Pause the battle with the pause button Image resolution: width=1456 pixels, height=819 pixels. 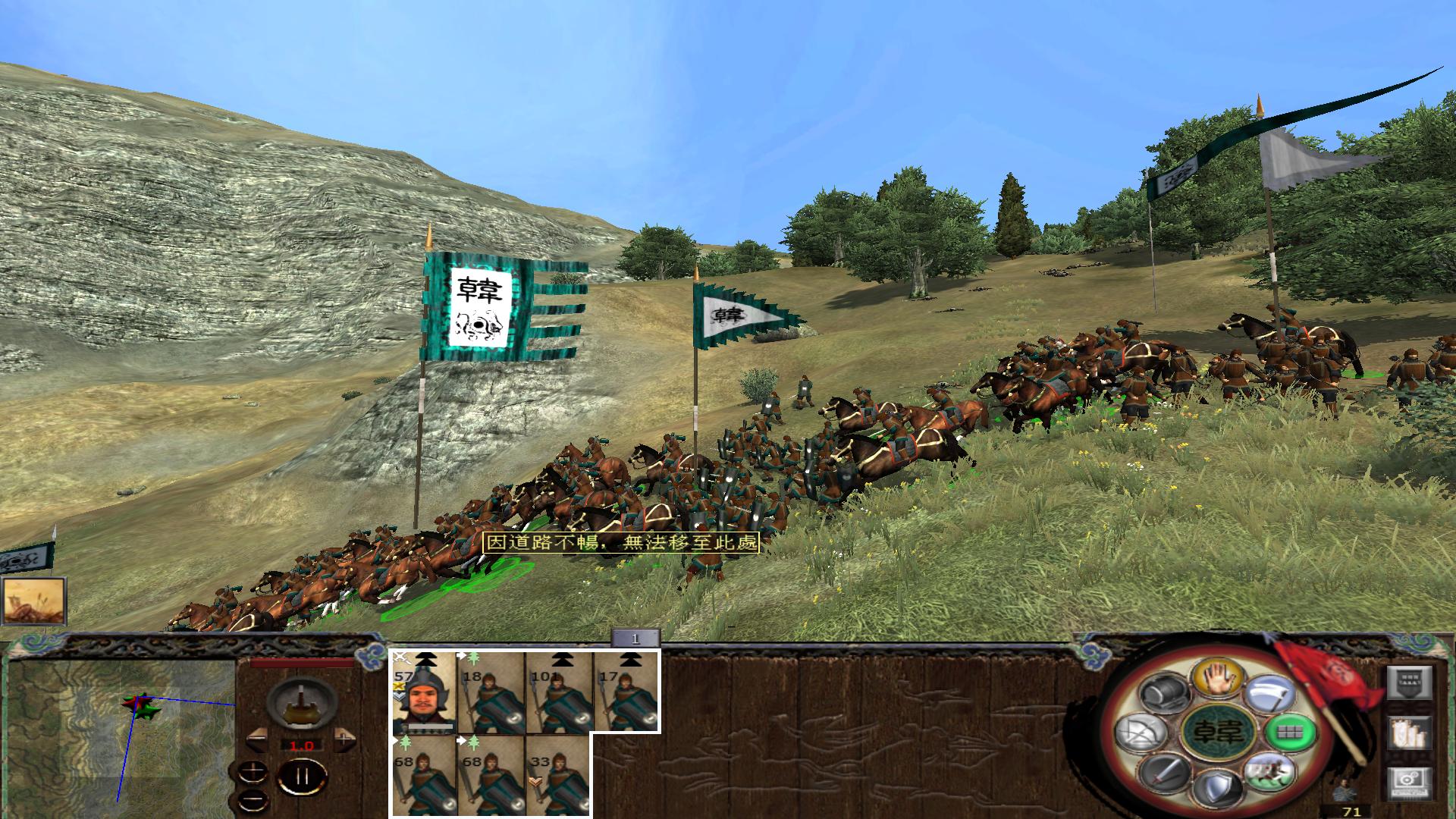point(303,778)
